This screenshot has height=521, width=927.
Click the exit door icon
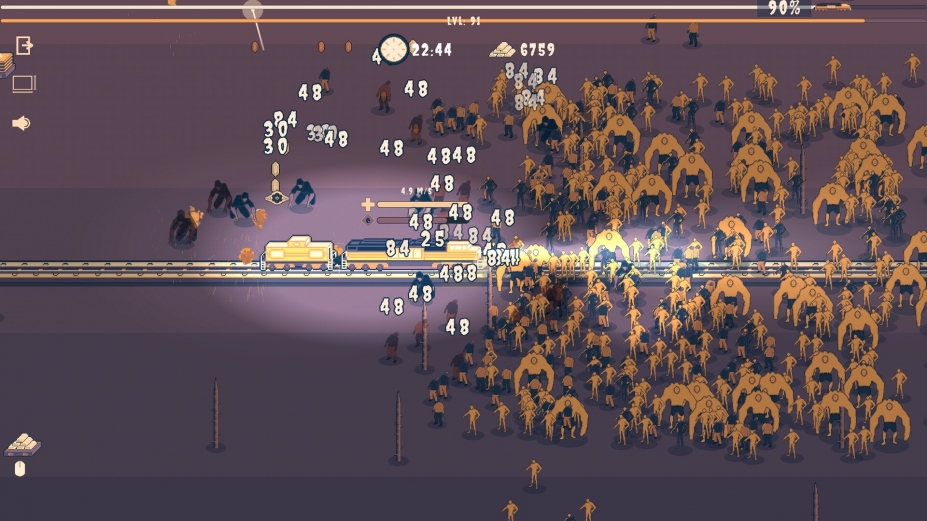click(24, 45)
